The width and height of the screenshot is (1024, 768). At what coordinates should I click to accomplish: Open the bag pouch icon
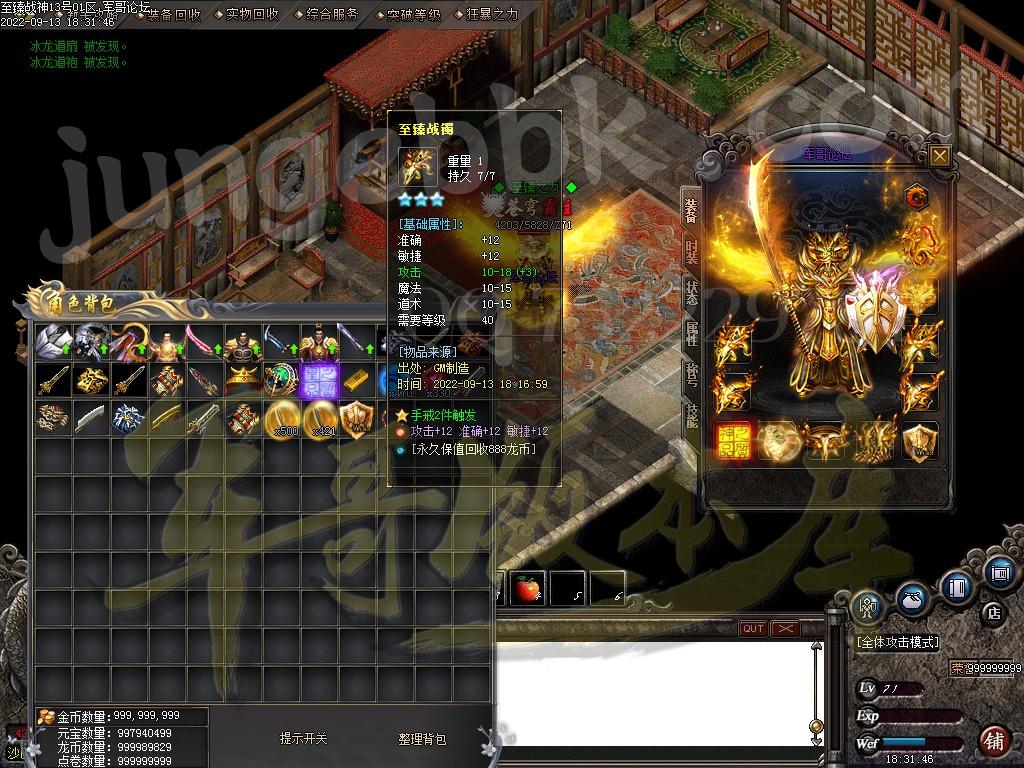912,599
